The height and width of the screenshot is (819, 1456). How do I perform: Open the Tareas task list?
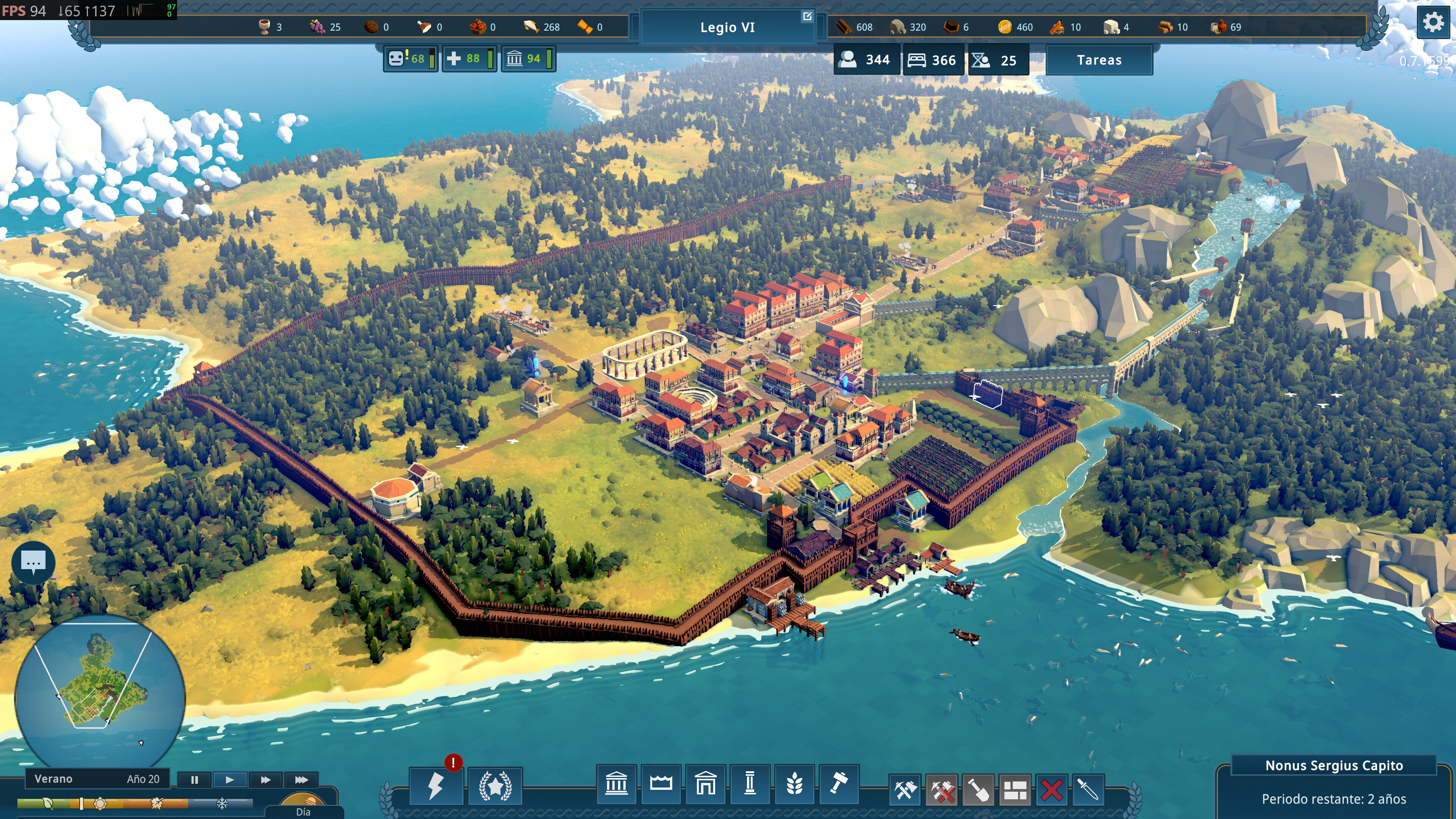(x=1099, y=60)
